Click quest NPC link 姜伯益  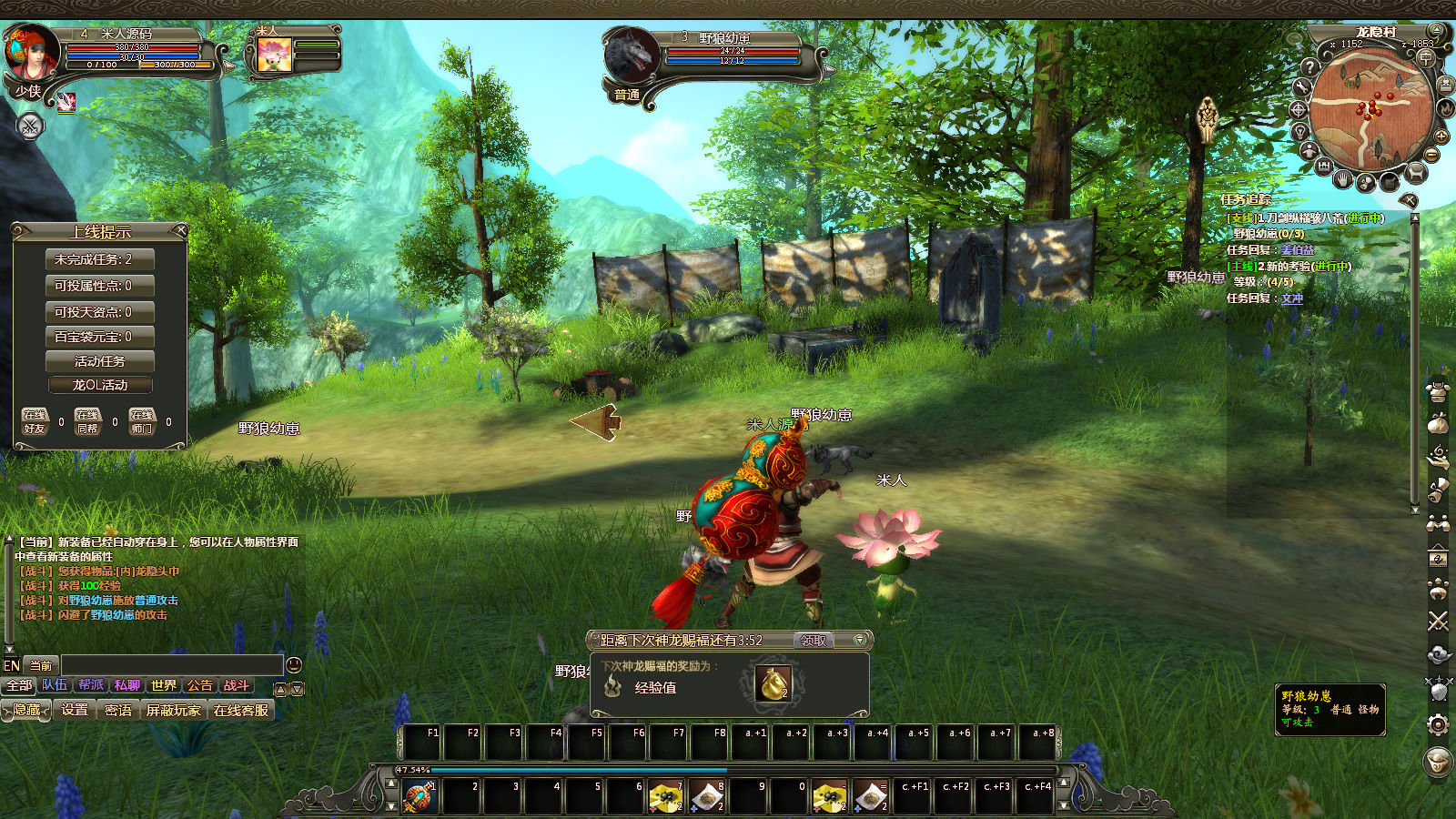tap(1297, 250)
